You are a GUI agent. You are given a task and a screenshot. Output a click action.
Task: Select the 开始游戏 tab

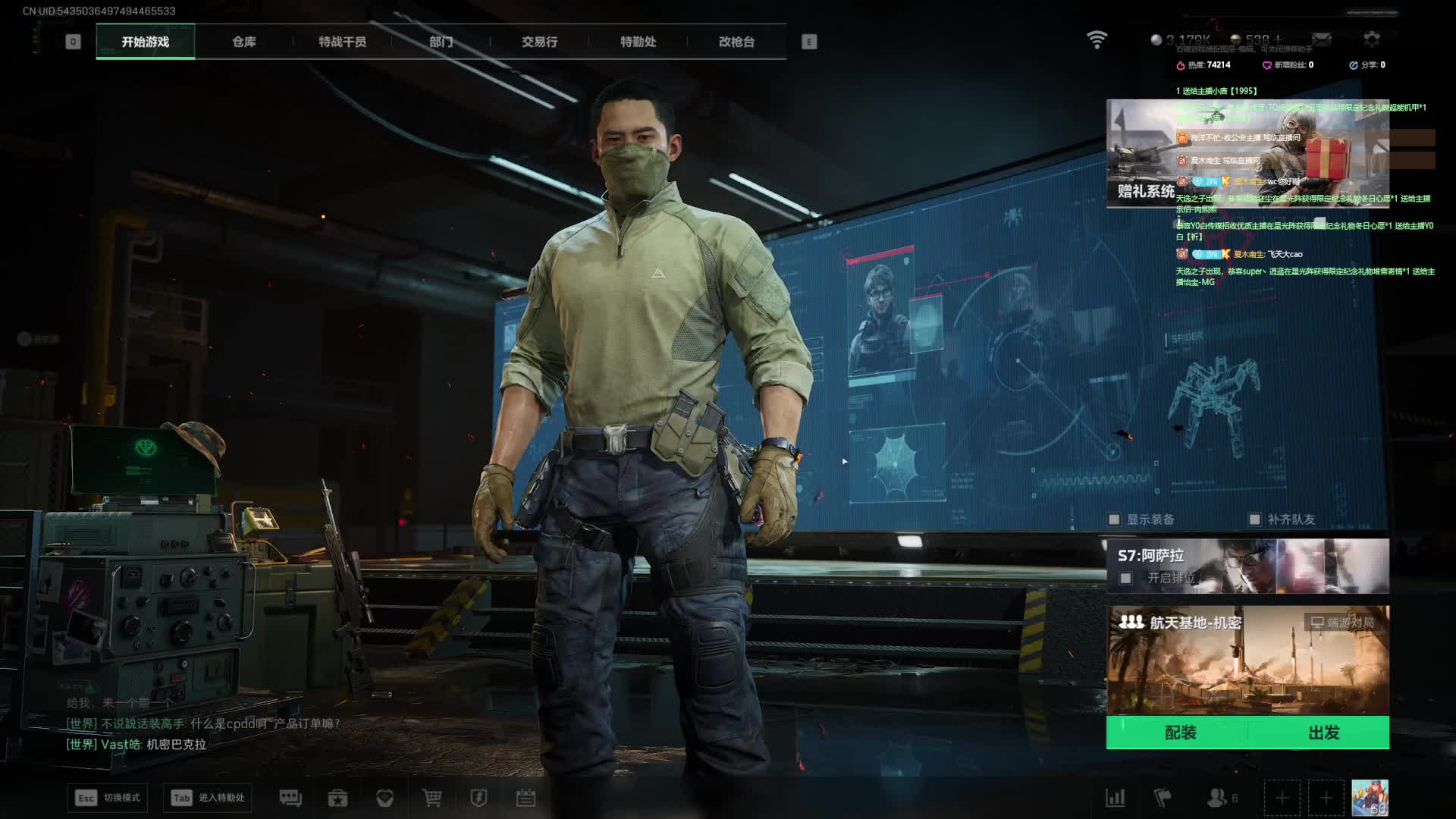click(x=145, y=42)
